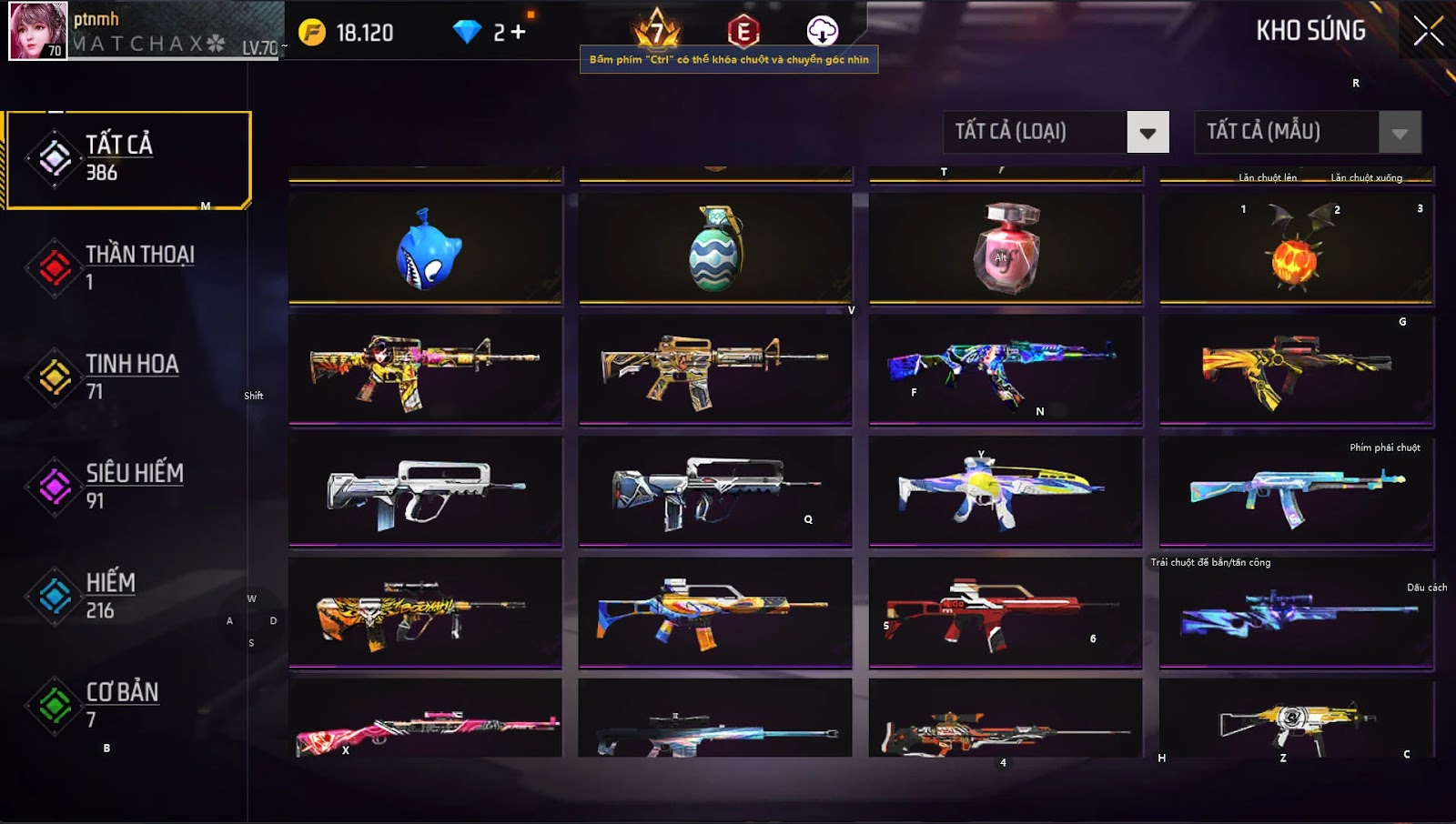The image size is (1456, 824).
Task: Pick the pink perfume bottle skin
Action: coord(1006,250)
